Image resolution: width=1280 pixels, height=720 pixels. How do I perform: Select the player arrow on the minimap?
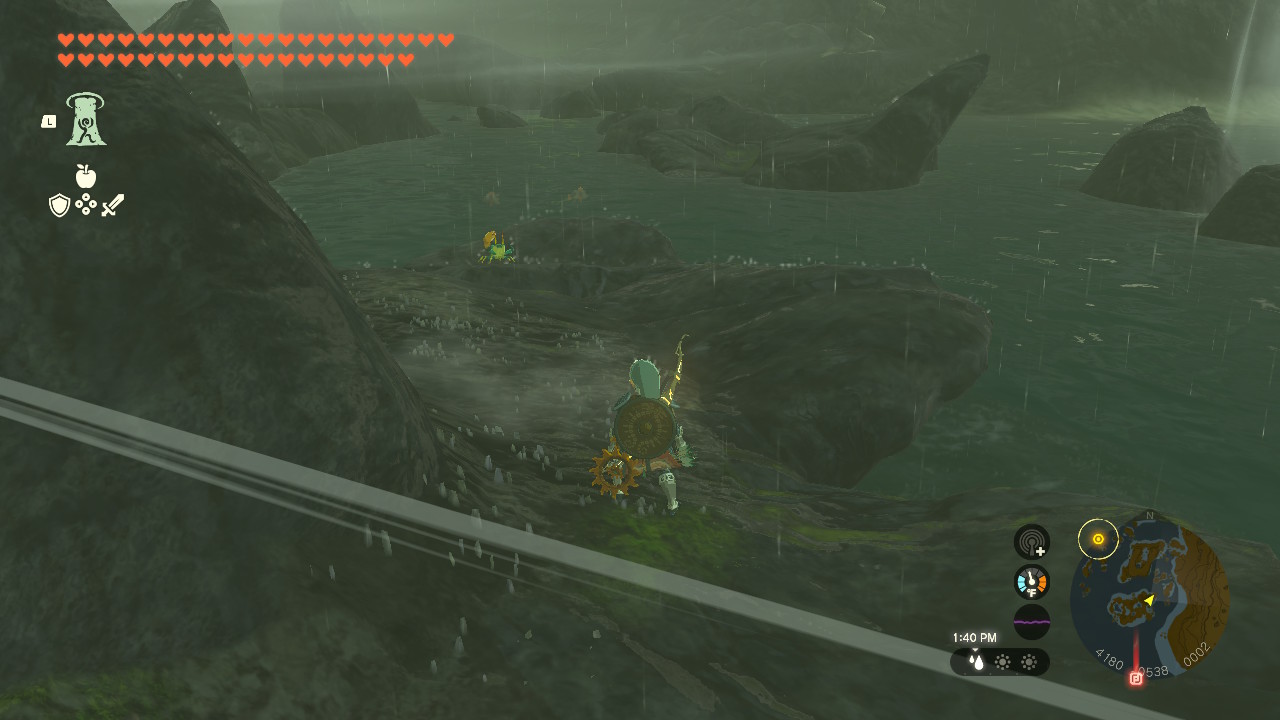pos(1150,599)
